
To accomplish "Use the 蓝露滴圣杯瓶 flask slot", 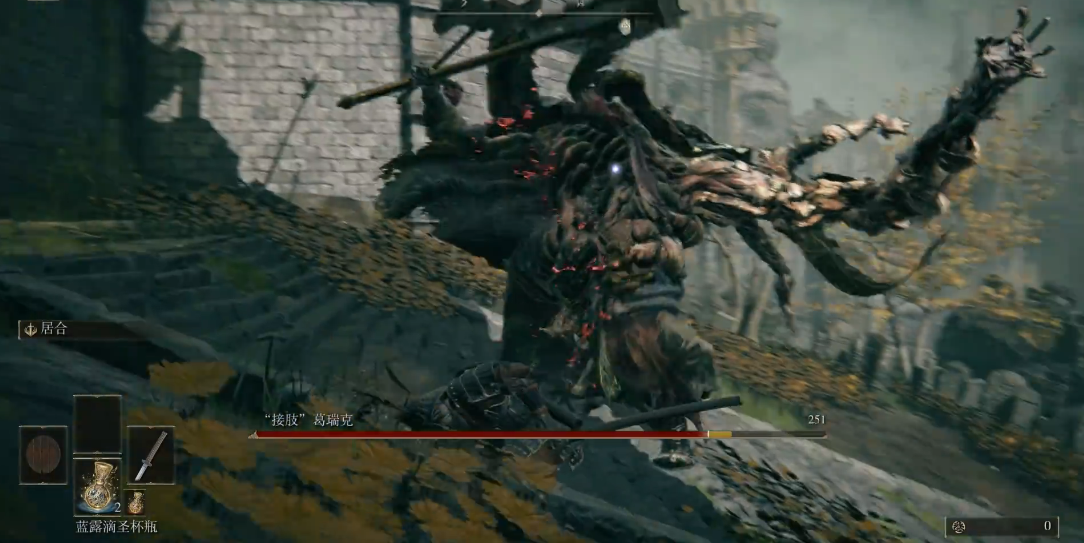I will 97,487.
